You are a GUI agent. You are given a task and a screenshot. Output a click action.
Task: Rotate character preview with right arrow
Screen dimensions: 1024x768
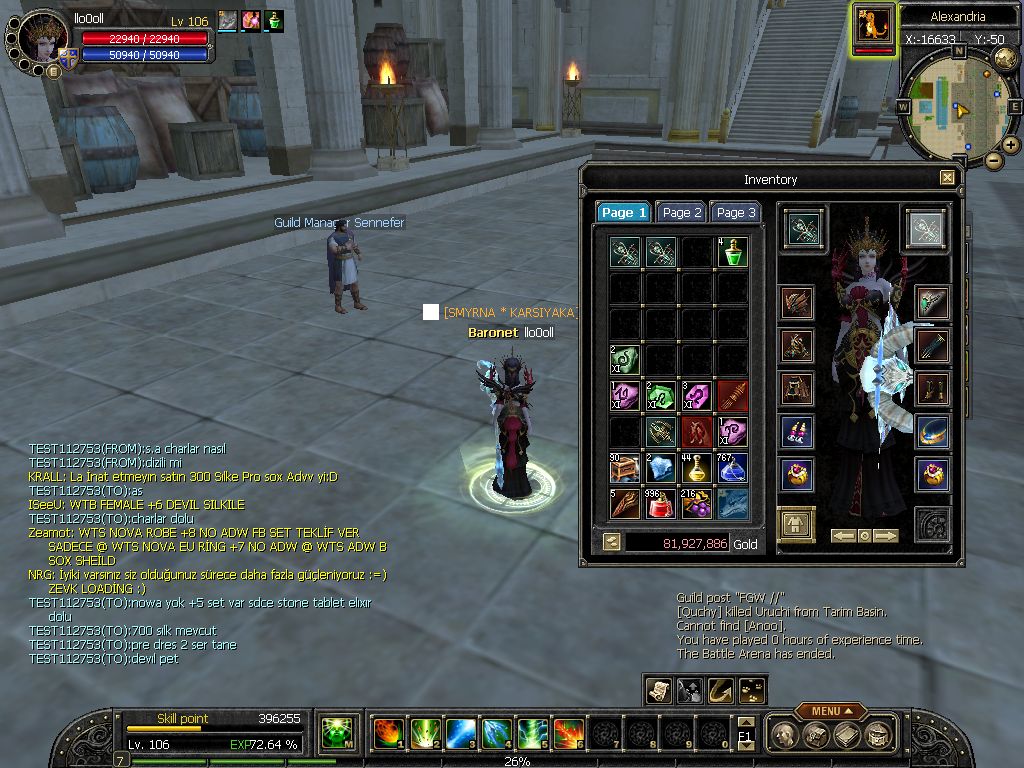pos(885,536)
